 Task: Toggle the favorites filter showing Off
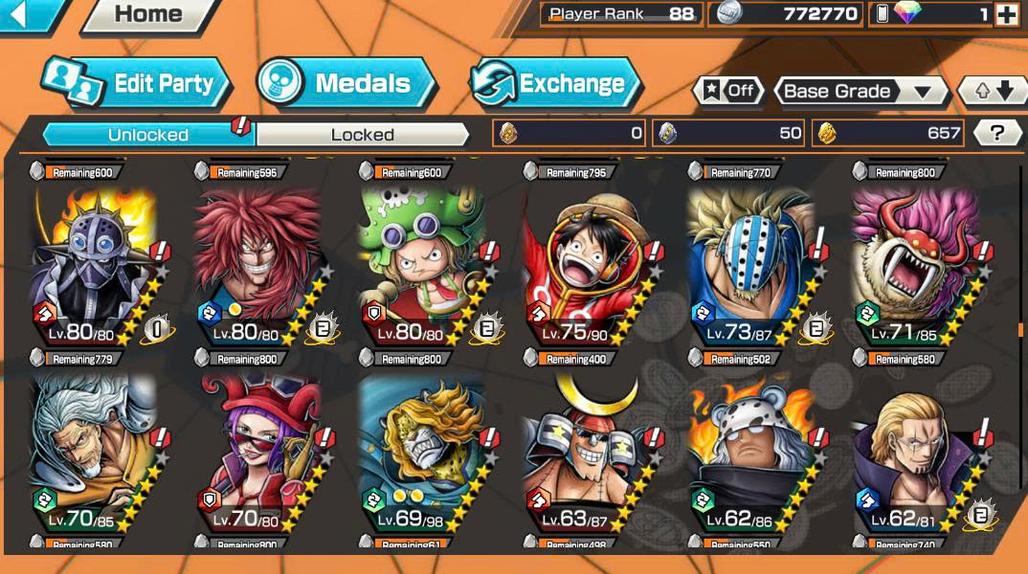(727, 91)
